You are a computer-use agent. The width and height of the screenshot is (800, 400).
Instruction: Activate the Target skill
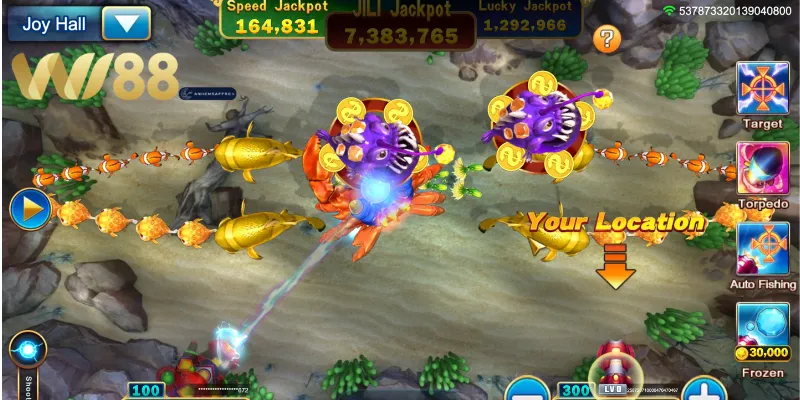(x=763, y=88)
